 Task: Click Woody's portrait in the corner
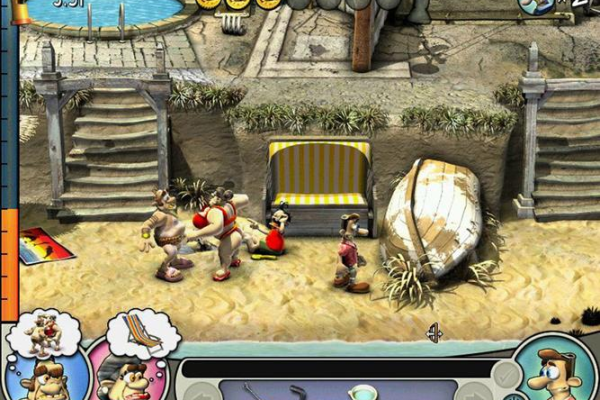(x=551, y=370)
